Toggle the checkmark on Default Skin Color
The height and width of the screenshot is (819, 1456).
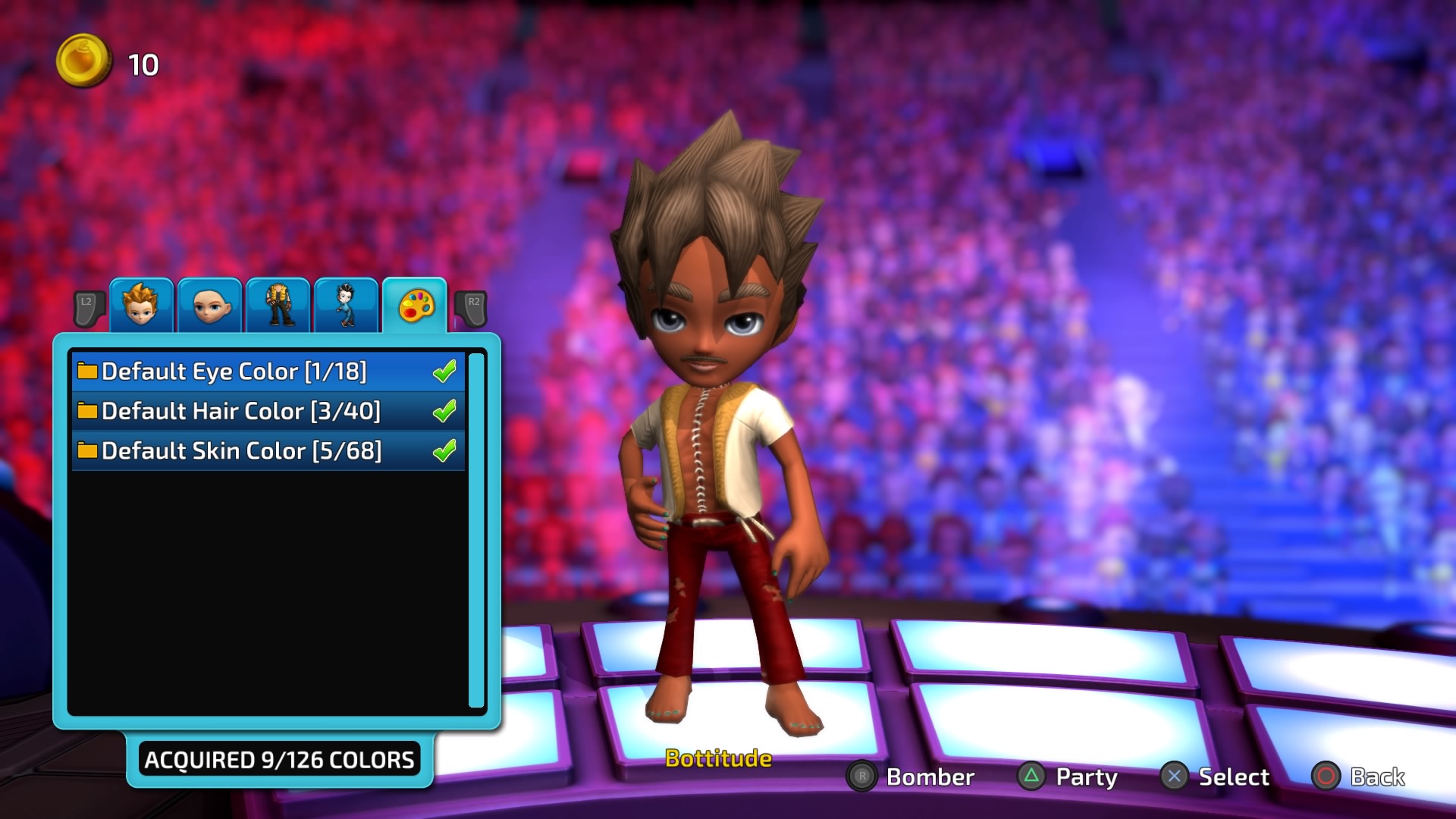click(x=446, y=450)
